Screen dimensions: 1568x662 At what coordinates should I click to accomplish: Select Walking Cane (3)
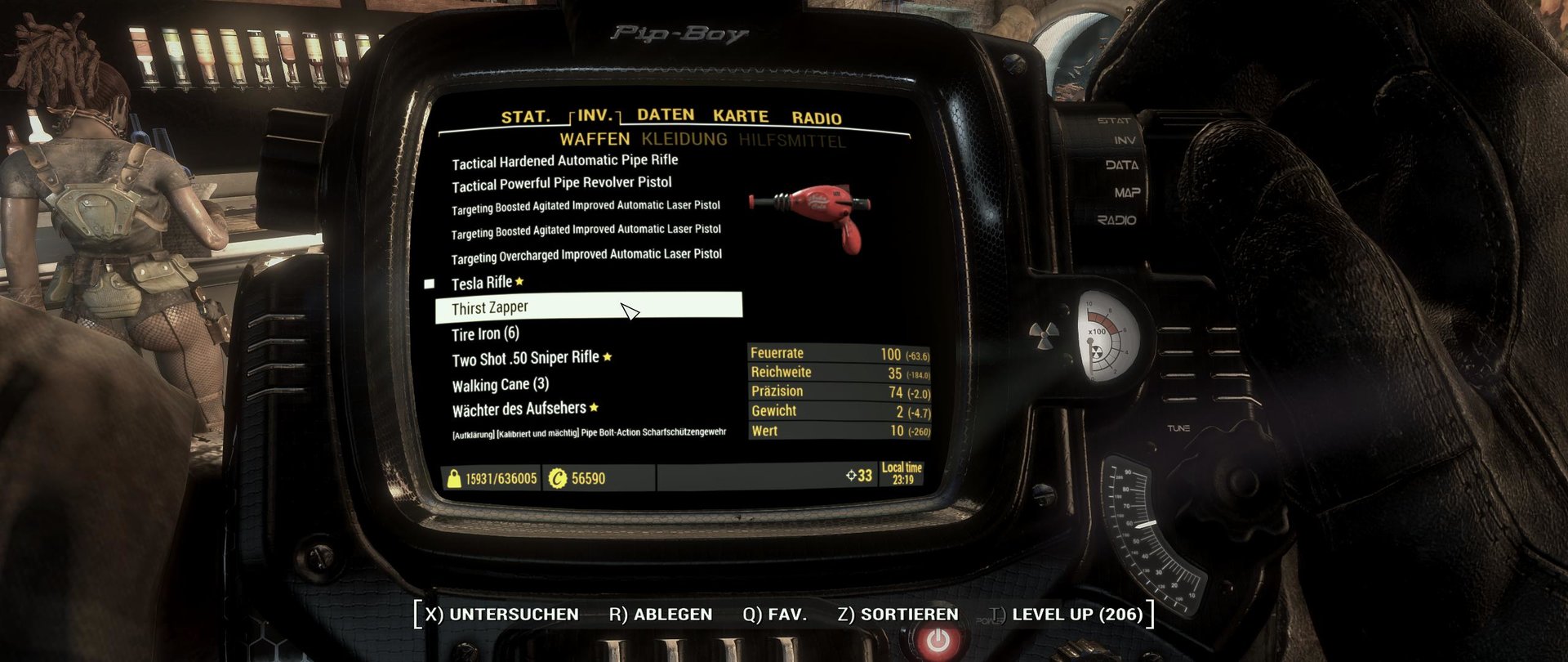click(500, 385)
